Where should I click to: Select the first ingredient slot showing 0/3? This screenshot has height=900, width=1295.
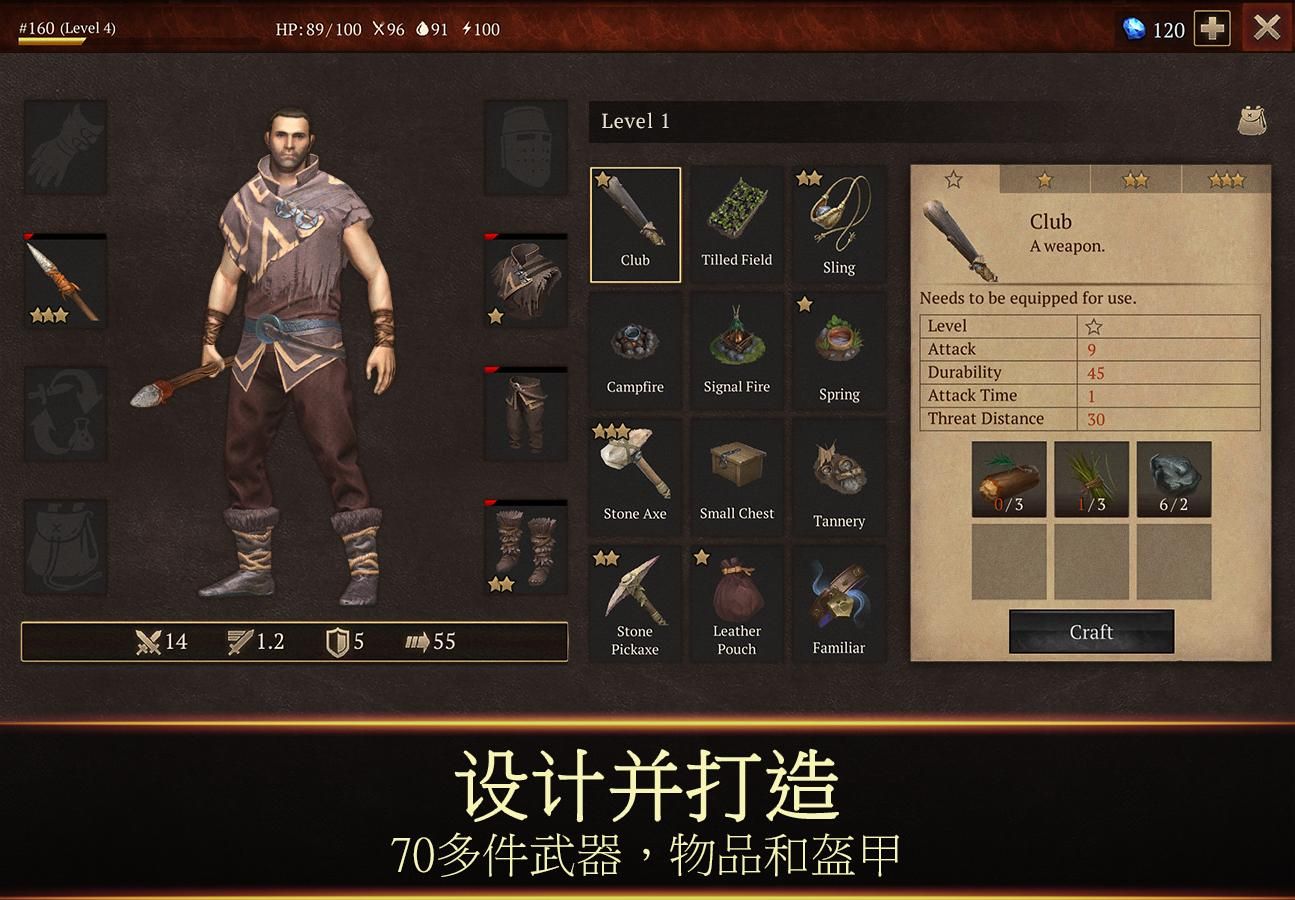point(1008,479)
